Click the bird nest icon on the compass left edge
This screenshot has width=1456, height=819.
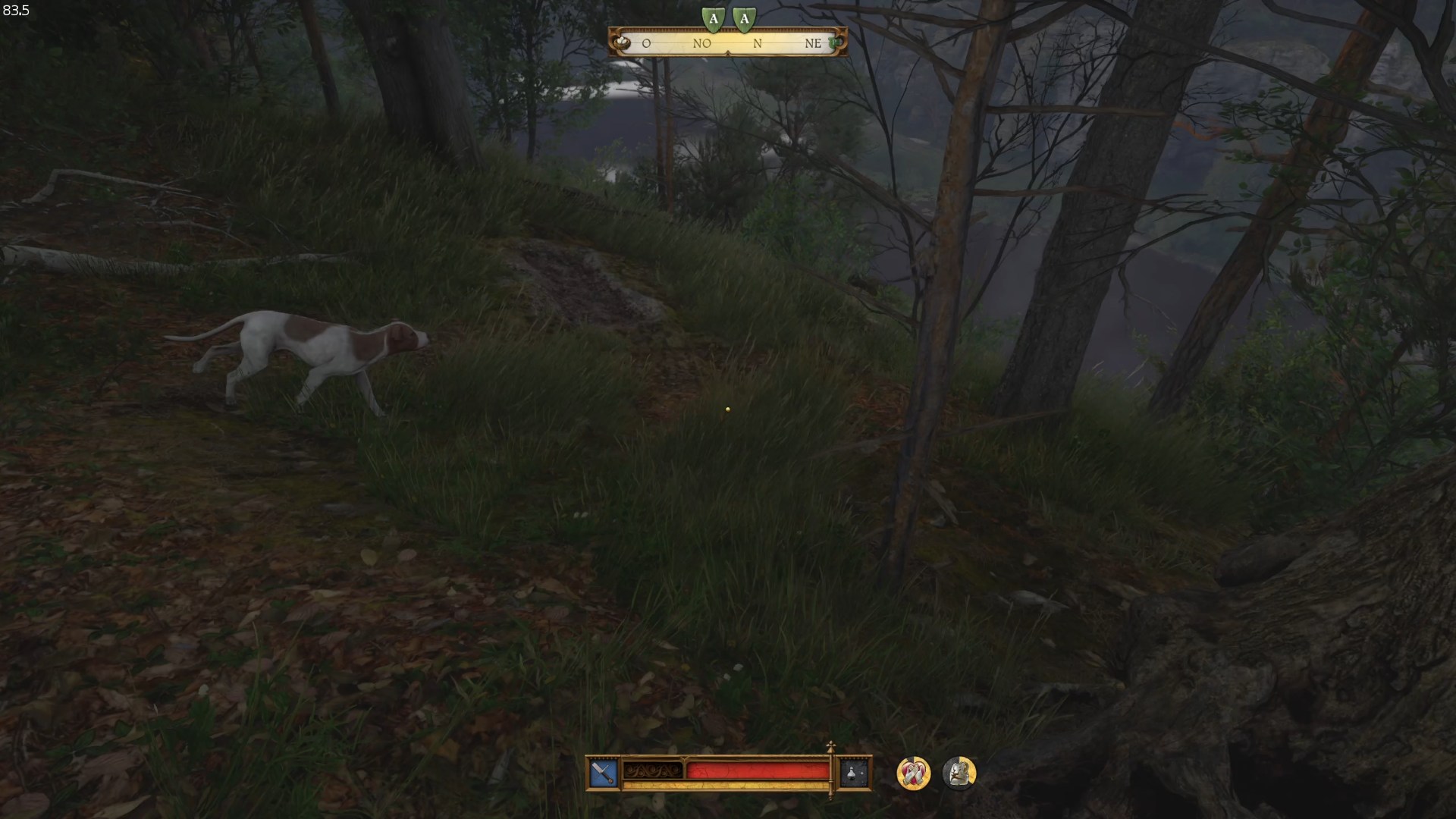coord(623,43)
